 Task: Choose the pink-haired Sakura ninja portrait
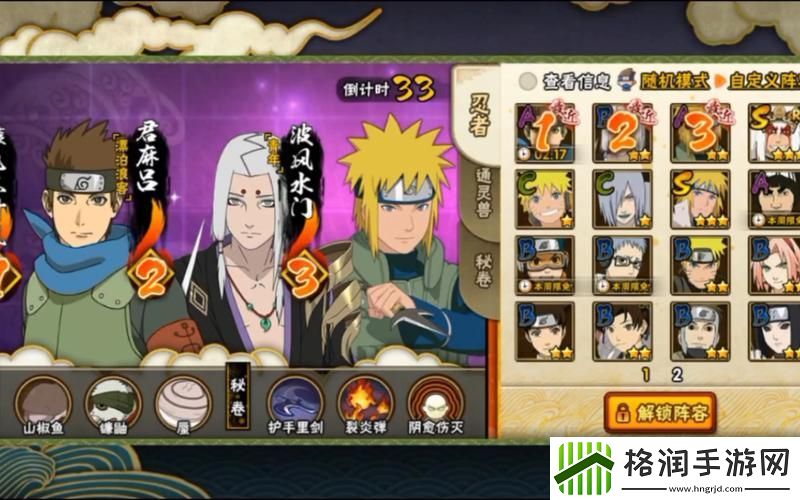click(776, 263)
